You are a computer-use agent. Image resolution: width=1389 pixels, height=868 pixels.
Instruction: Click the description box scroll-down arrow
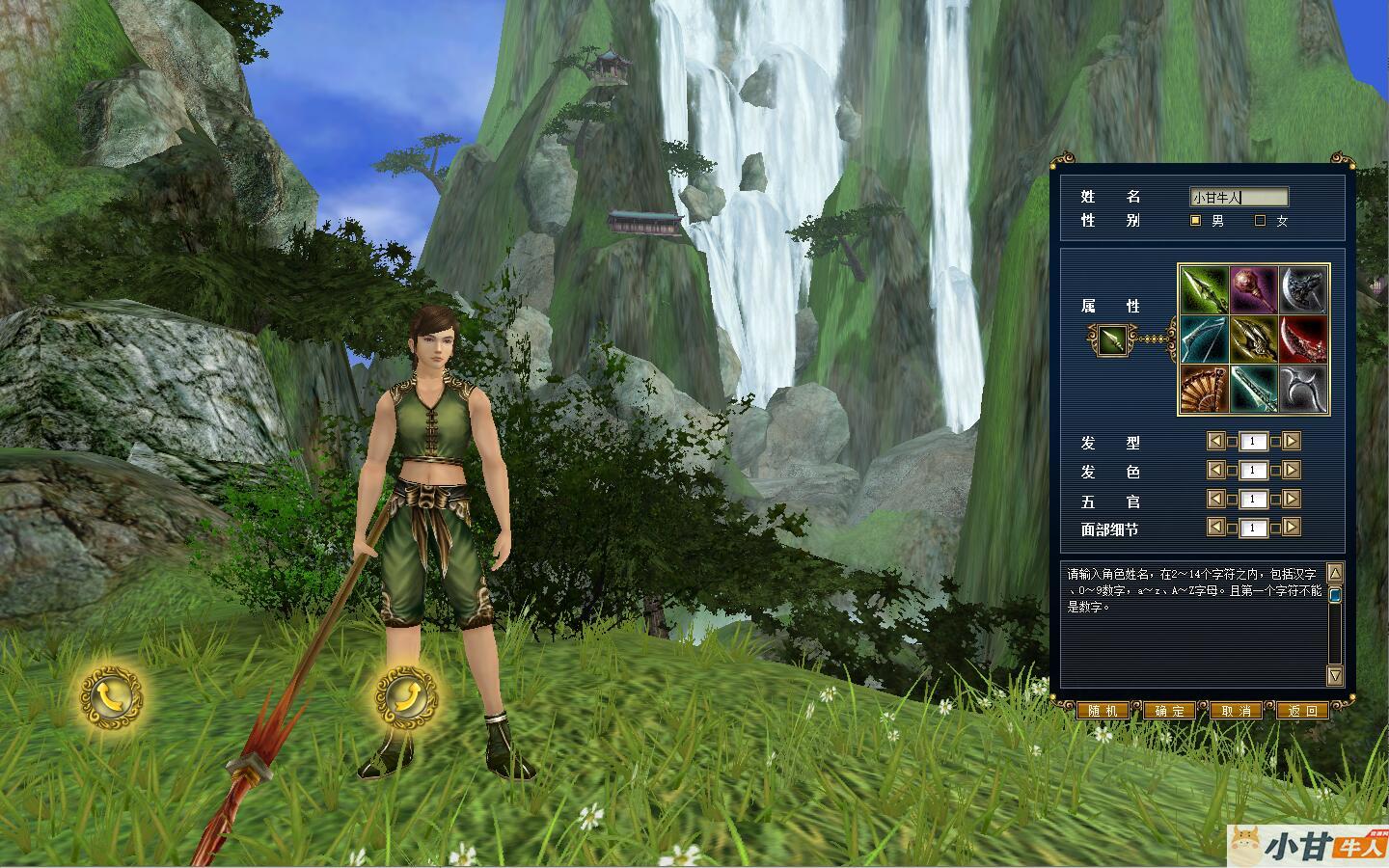(x=1335, y=675)
